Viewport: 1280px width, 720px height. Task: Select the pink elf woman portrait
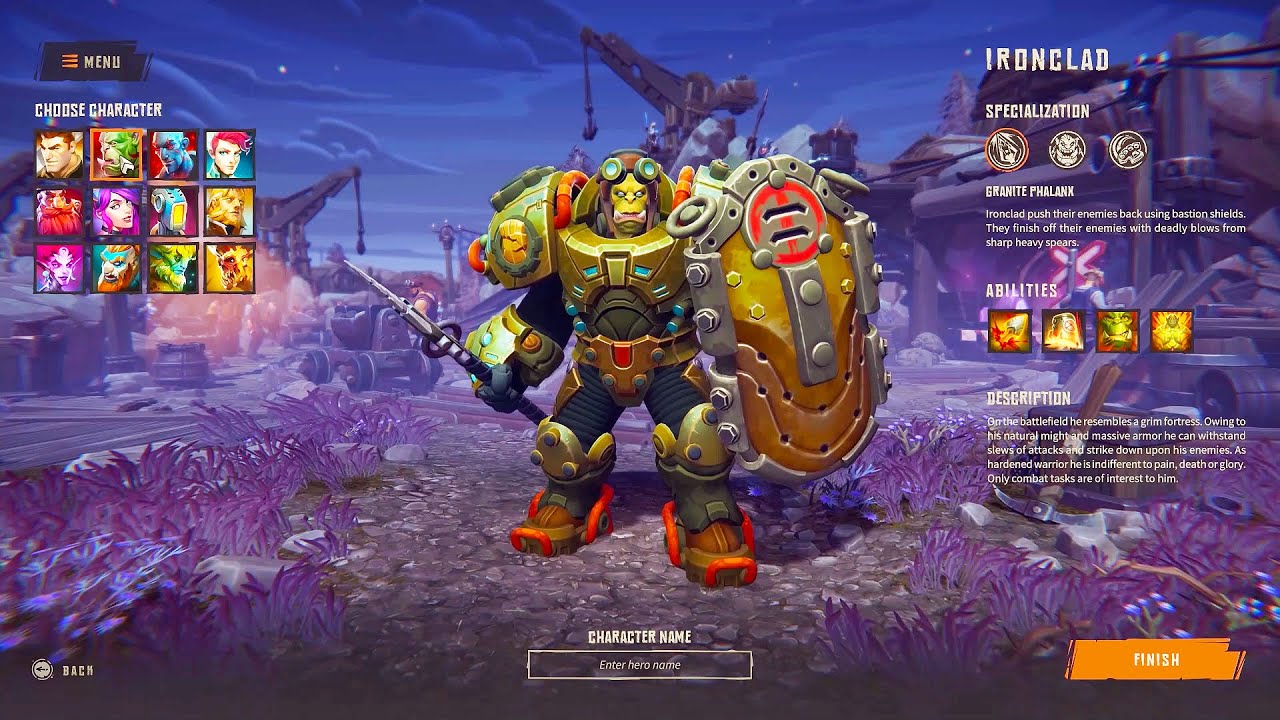click(x=59, y=268)
